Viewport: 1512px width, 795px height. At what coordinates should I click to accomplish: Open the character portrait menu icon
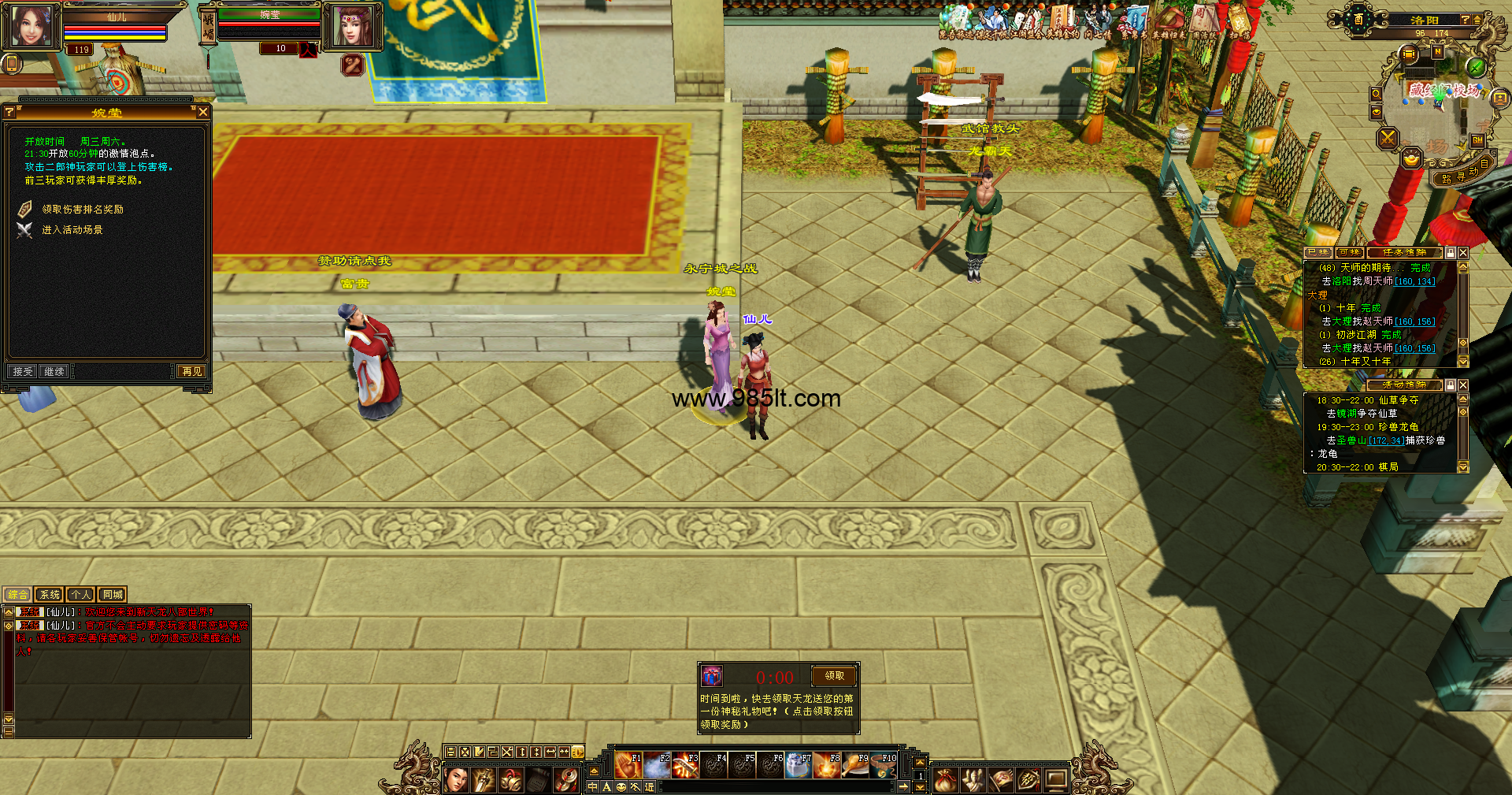(457, 780)
